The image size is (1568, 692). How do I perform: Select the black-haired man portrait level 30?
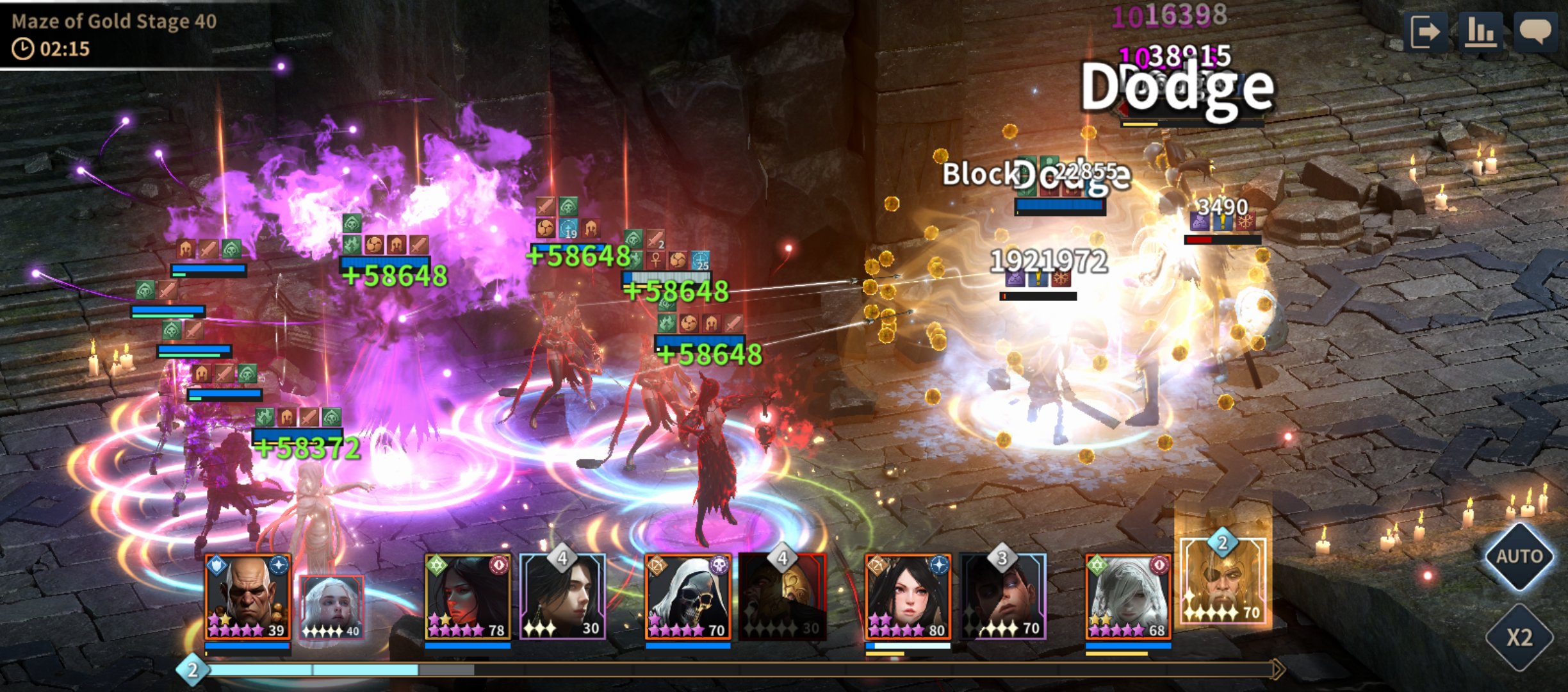(562, 597)
